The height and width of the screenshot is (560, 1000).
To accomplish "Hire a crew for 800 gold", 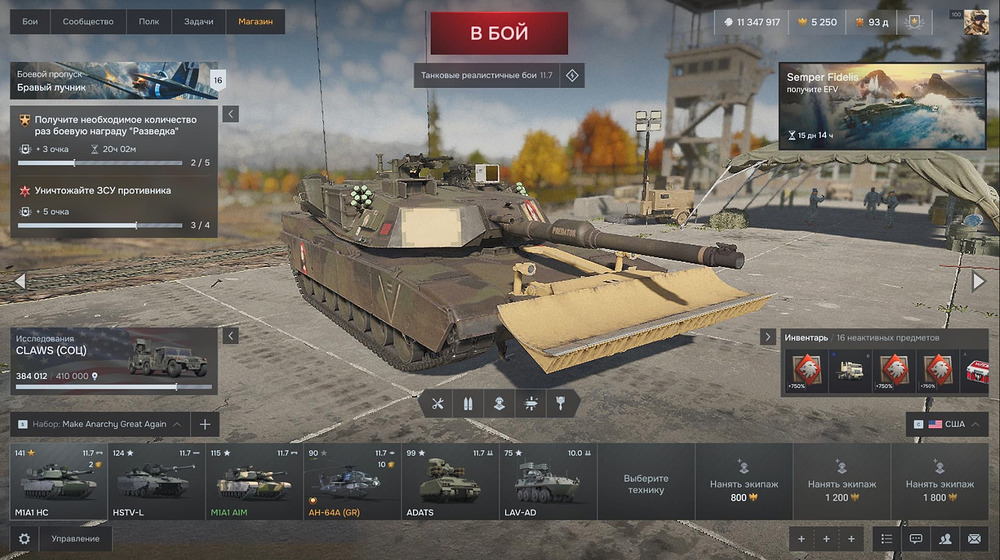I will coord(743,482).
